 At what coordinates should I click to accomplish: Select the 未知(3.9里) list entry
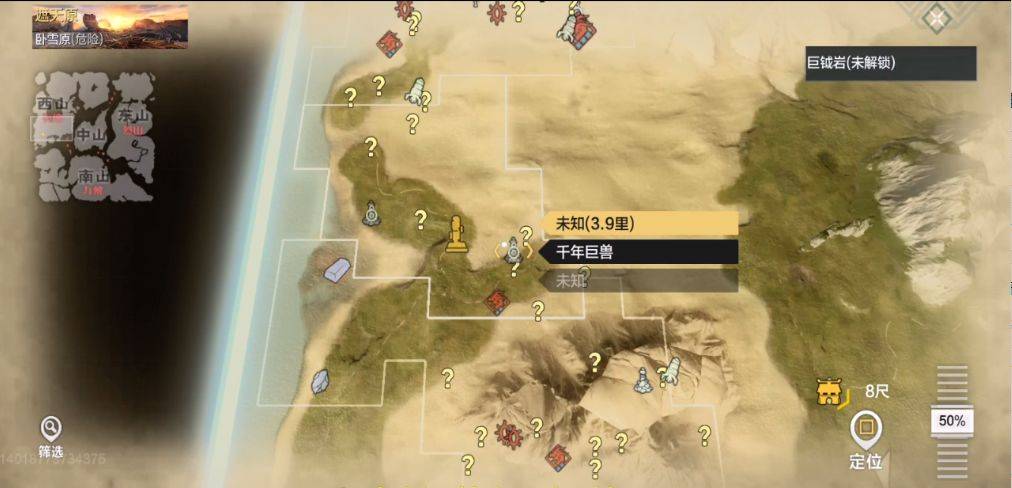639,224
